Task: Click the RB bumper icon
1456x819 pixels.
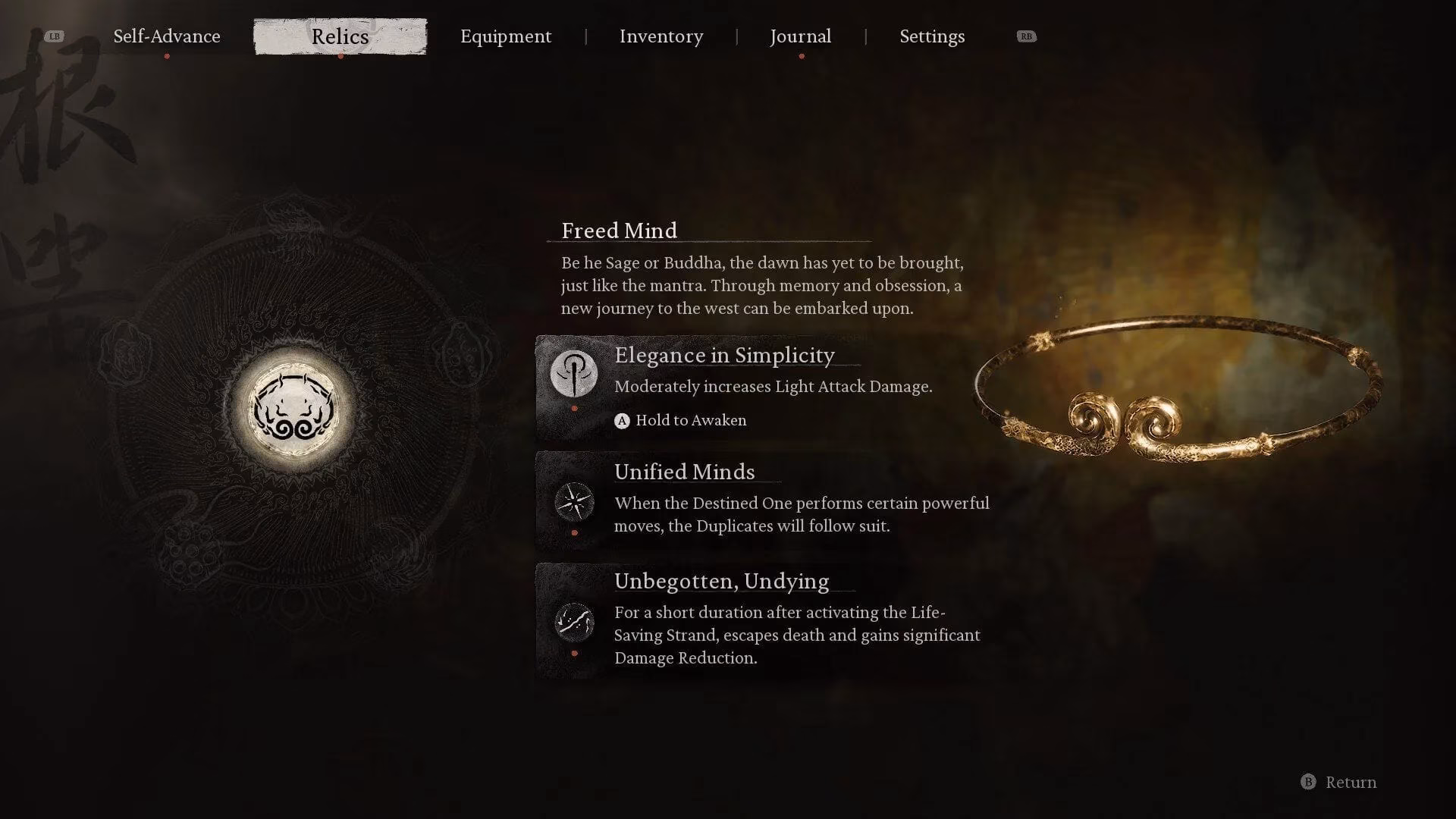Action: (x=1027, y=36)
